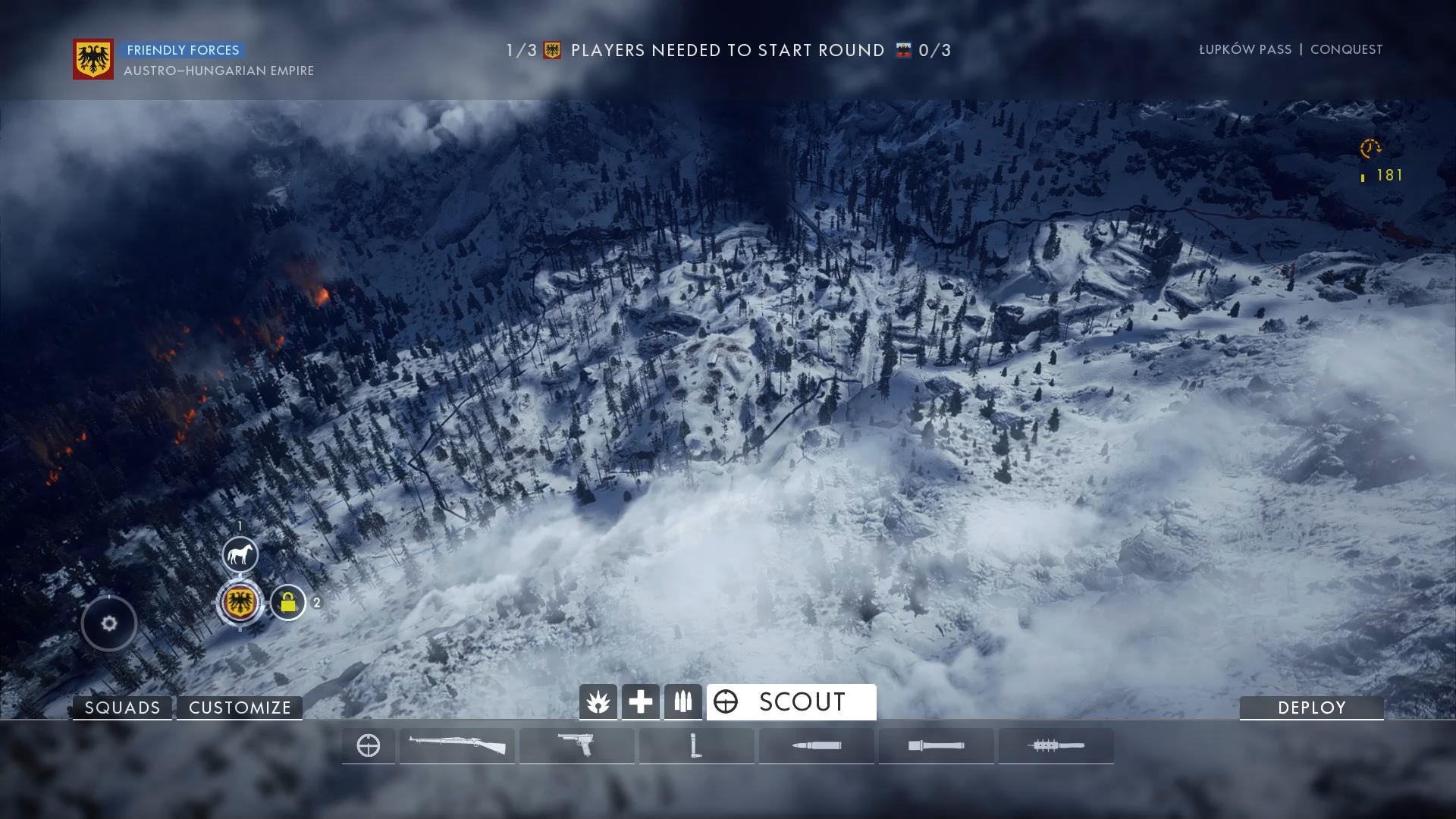This screenshot has width=1456, height=819.
Task: Select the pistol sidearm slot
Action: pos(577,745)
